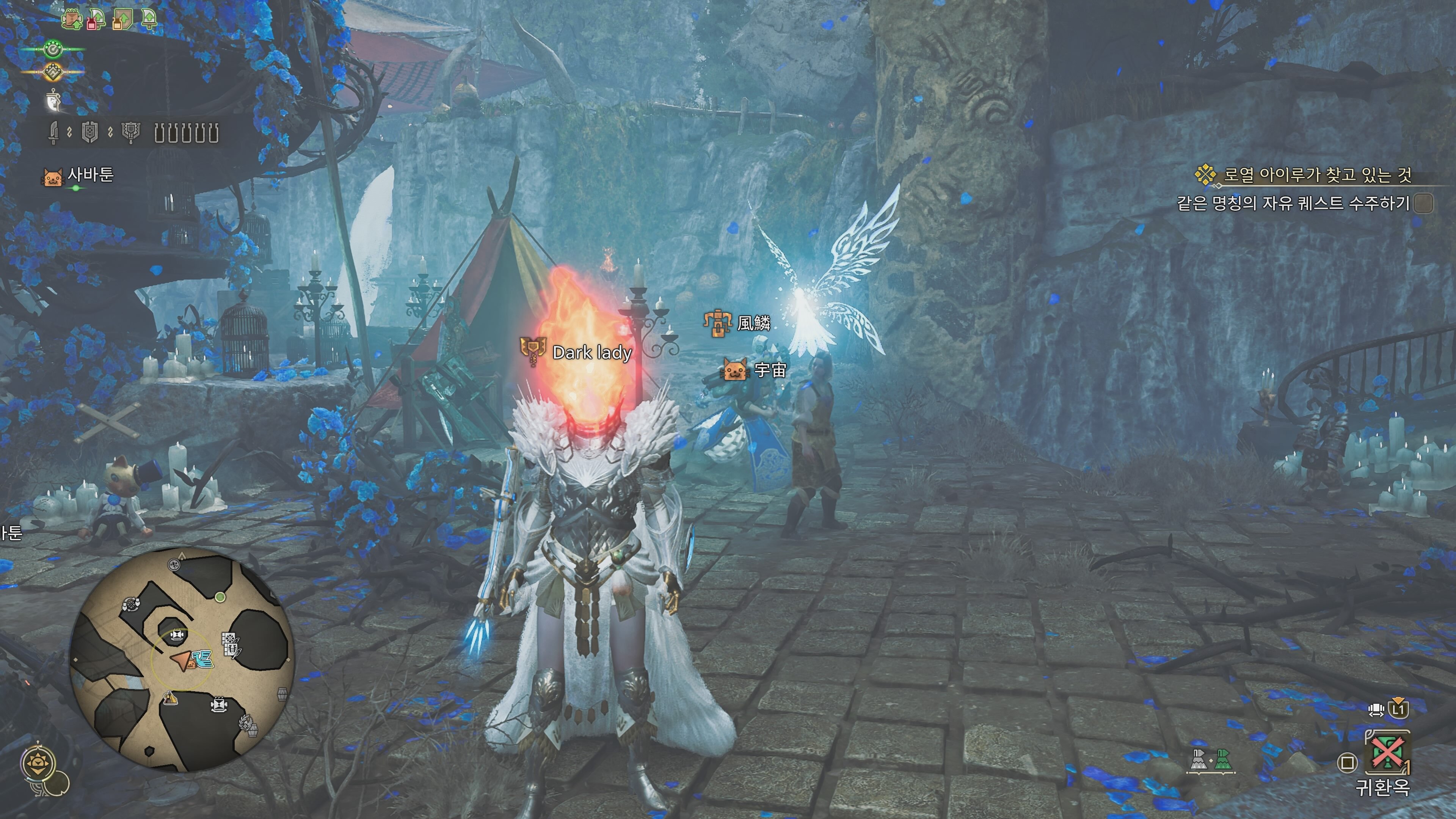Screen dimensions: 1456x819
Task: Select the first meal buff status icon
Action: point(72,20)
